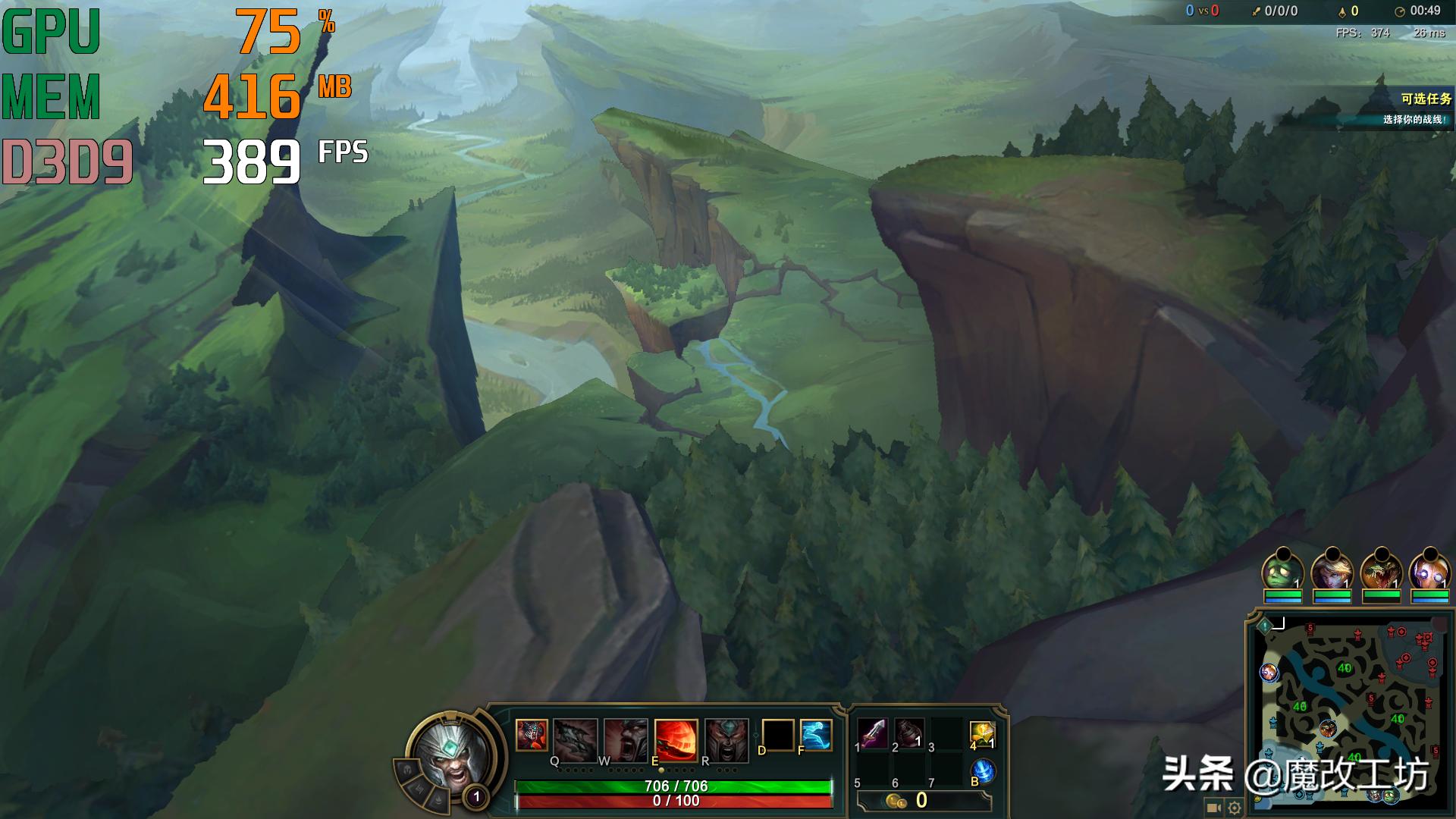Activate the R ultimate ability

click(x=726, y=739)
